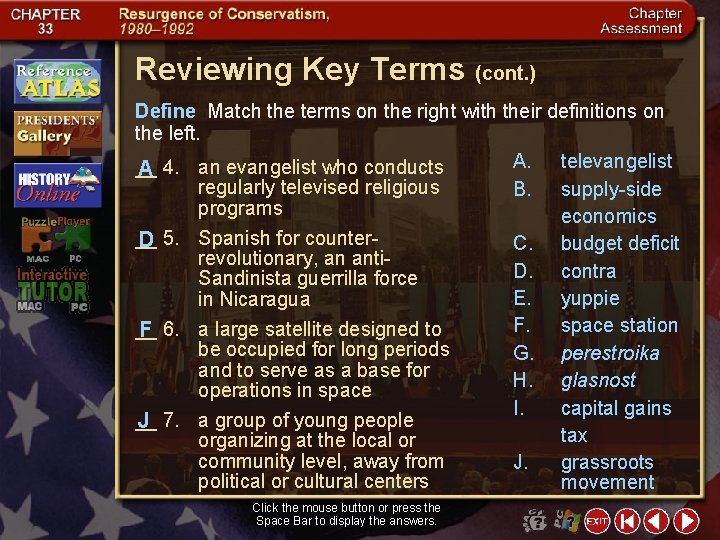The width and height of the screenshot is (720, 540).
Task: Advance to the next slide
Action: click(686, 521)
